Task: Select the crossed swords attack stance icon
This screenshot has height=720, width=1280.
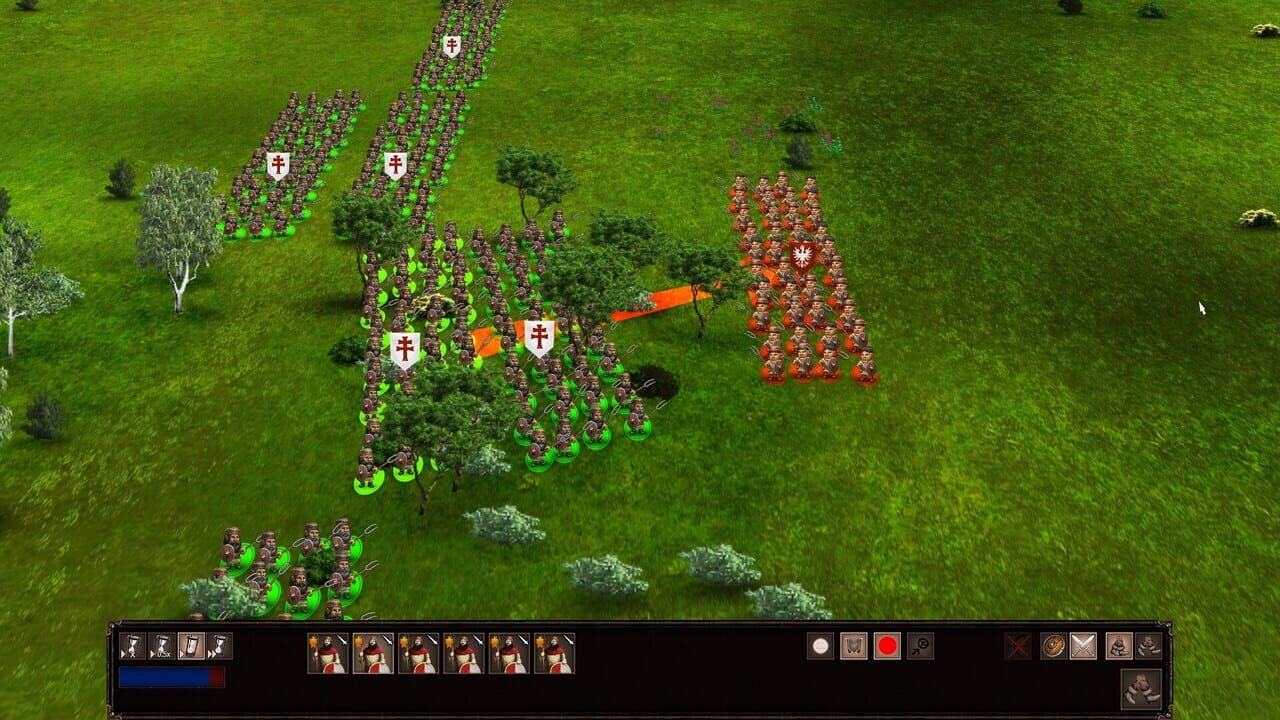Action: pos(1082,647)
